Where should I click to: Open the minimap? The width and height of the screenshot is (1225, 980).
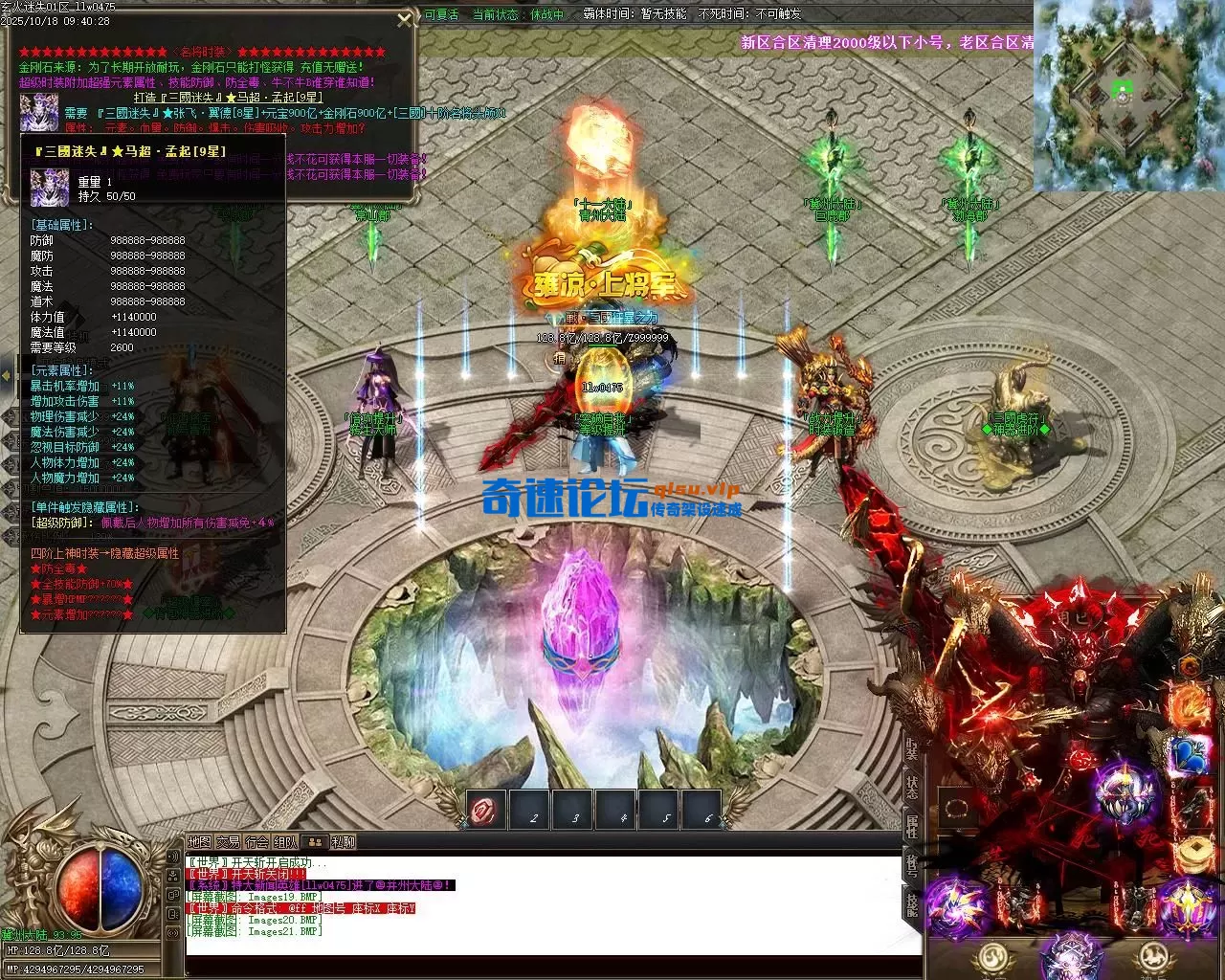pos(1127,96)
